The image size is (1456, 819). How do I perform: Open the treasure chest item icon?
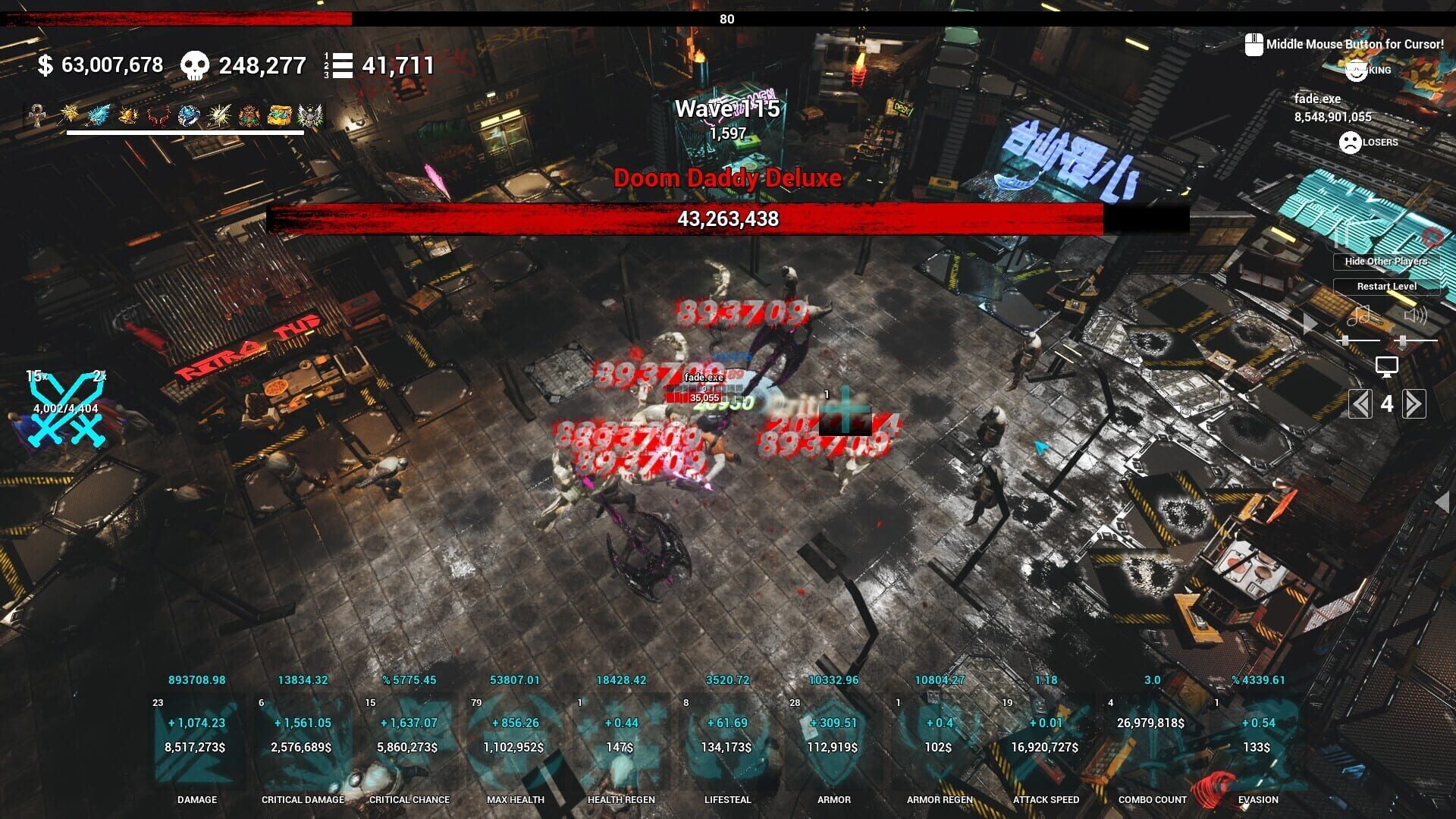pyautogui.click(x=278, y=115)
